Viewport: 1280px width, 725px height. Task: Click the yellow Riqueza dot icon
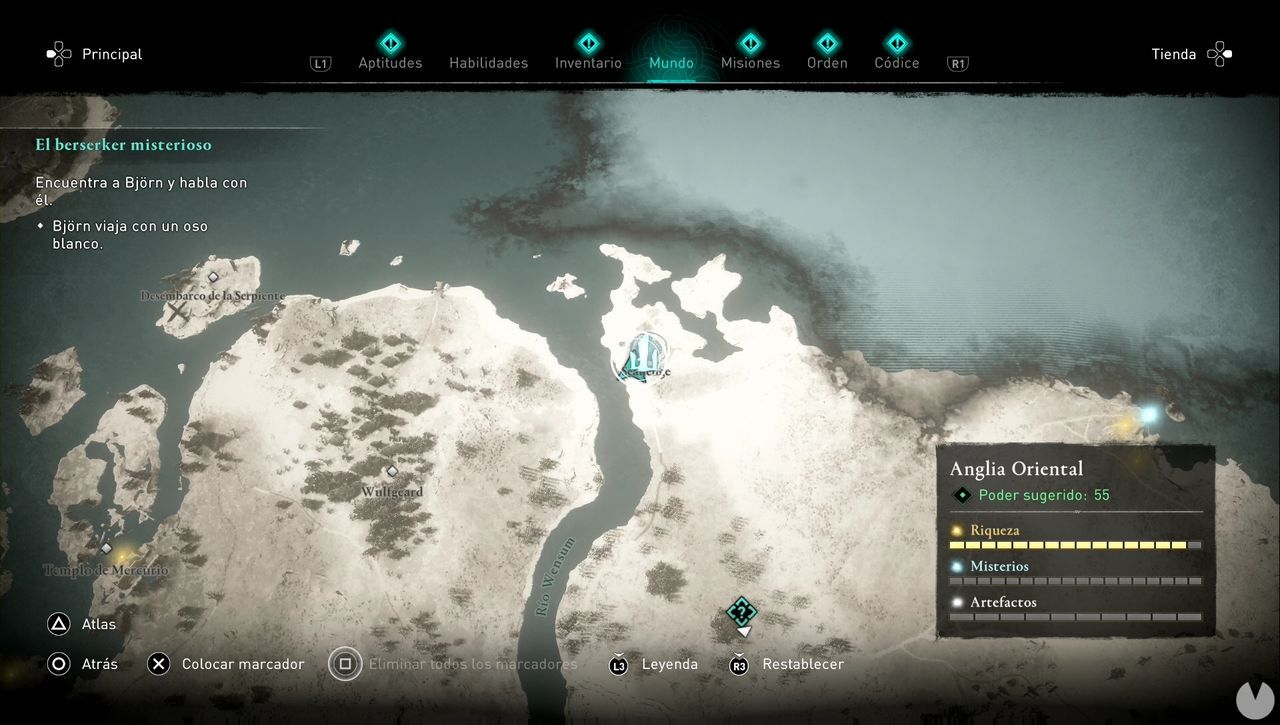957,530
